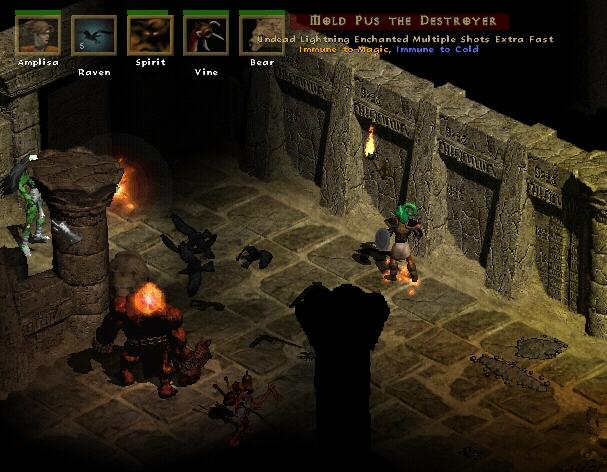Select the Vine summon portrait

(x=206, y=33)
